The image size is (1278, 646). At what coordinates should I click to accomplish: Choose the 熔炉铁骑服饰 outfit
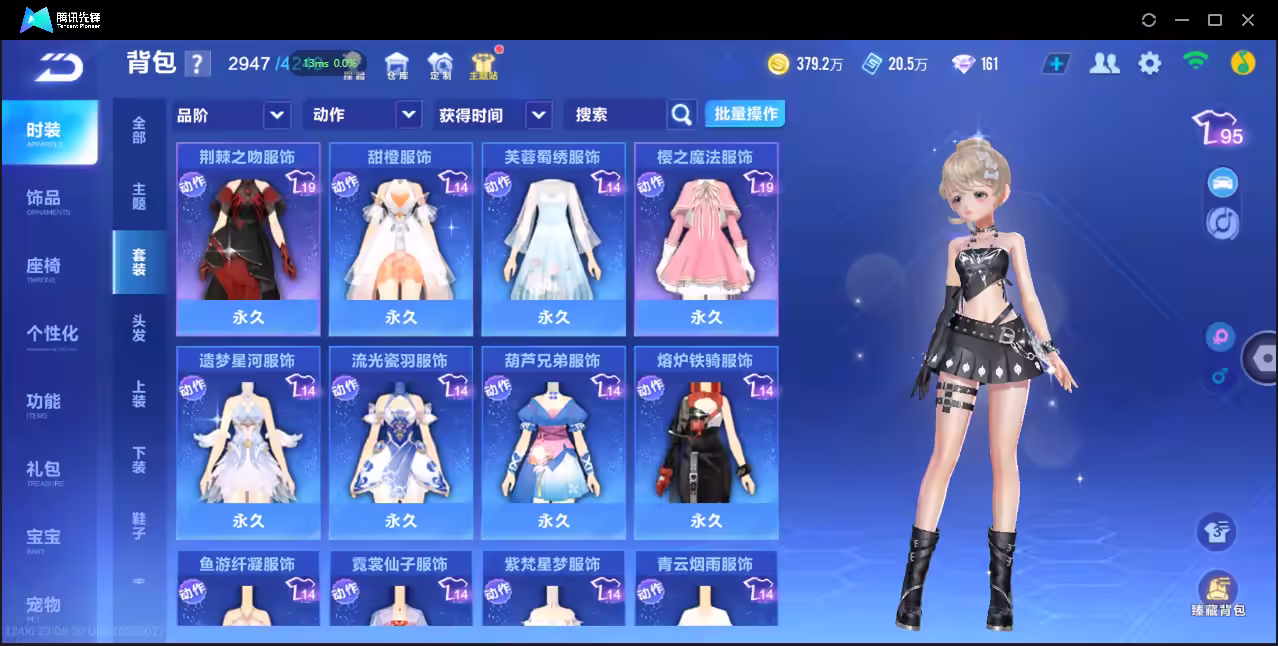[x=706, y=443]
